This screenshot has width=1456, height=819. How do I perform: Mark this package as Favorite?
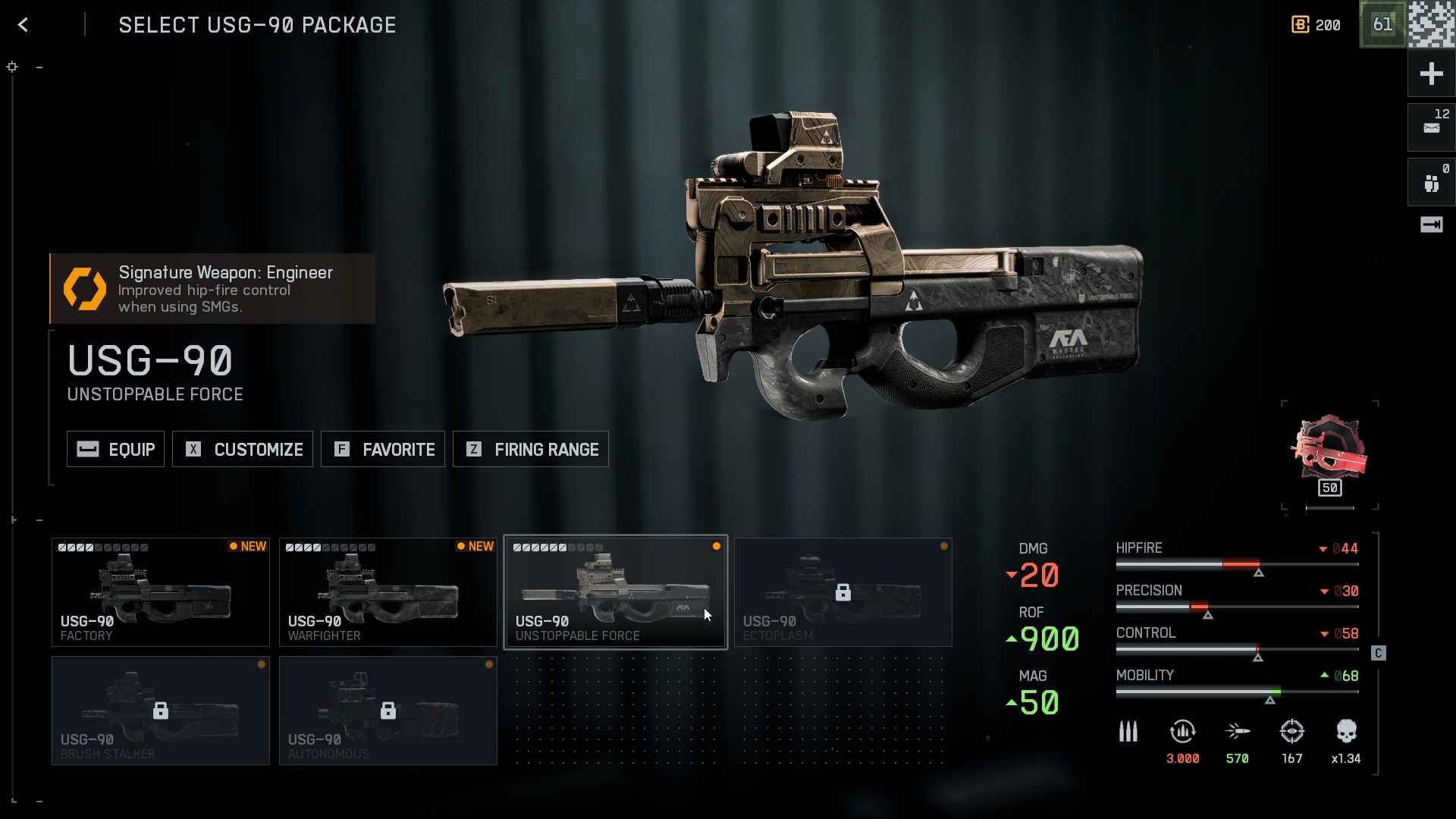[x=383, y=450]
